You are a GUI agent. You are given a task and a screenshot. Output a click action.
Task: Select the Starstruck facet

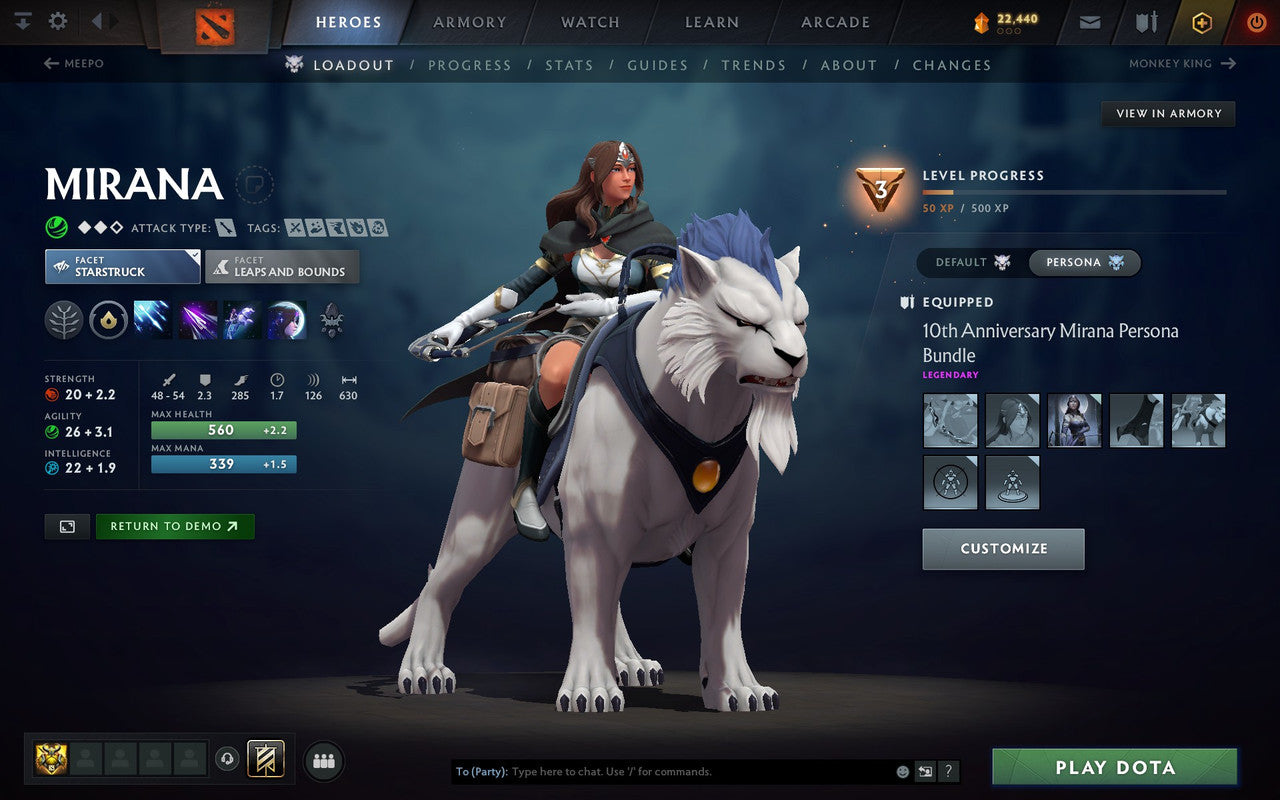coord(121,266)
